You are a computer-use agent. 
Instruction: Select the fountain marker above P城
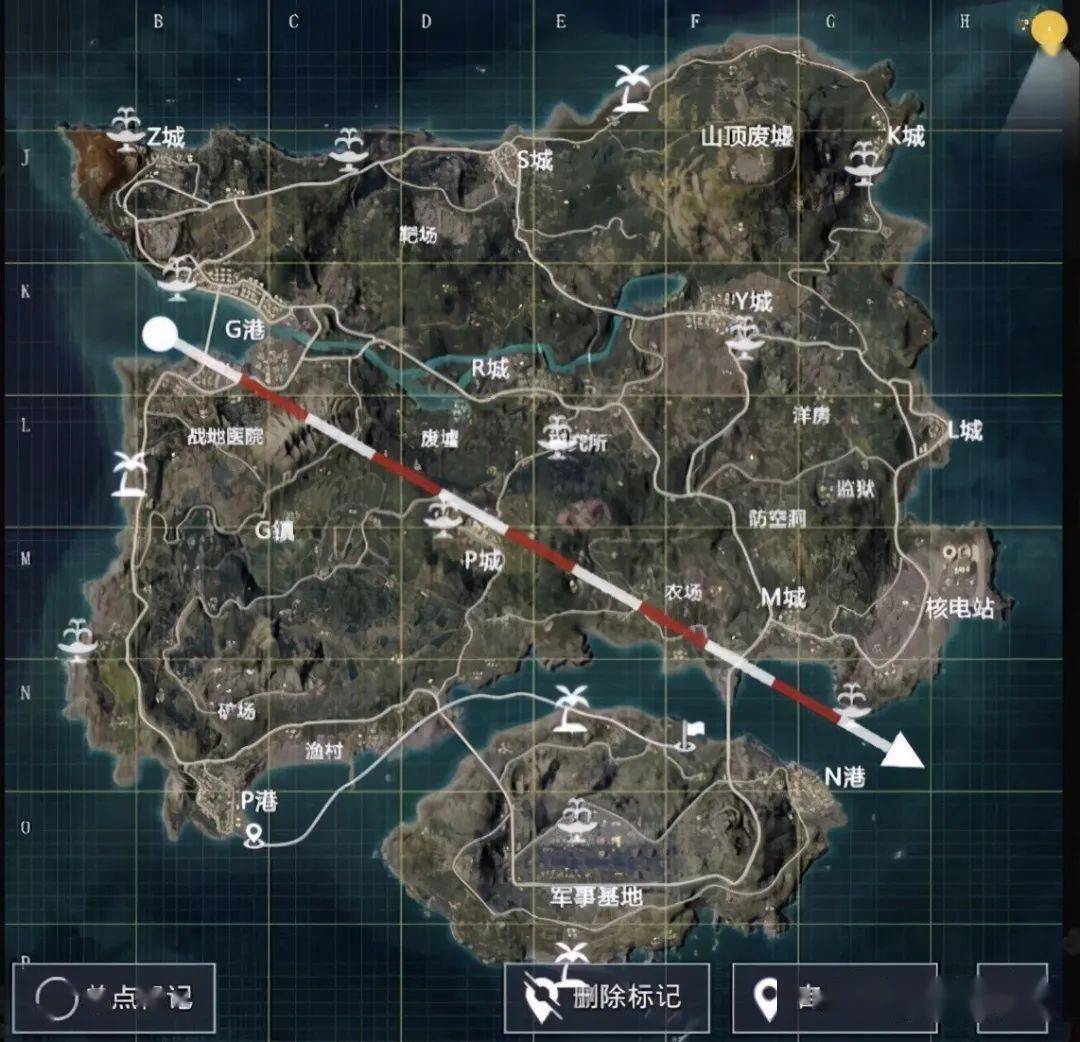point(442,516)
